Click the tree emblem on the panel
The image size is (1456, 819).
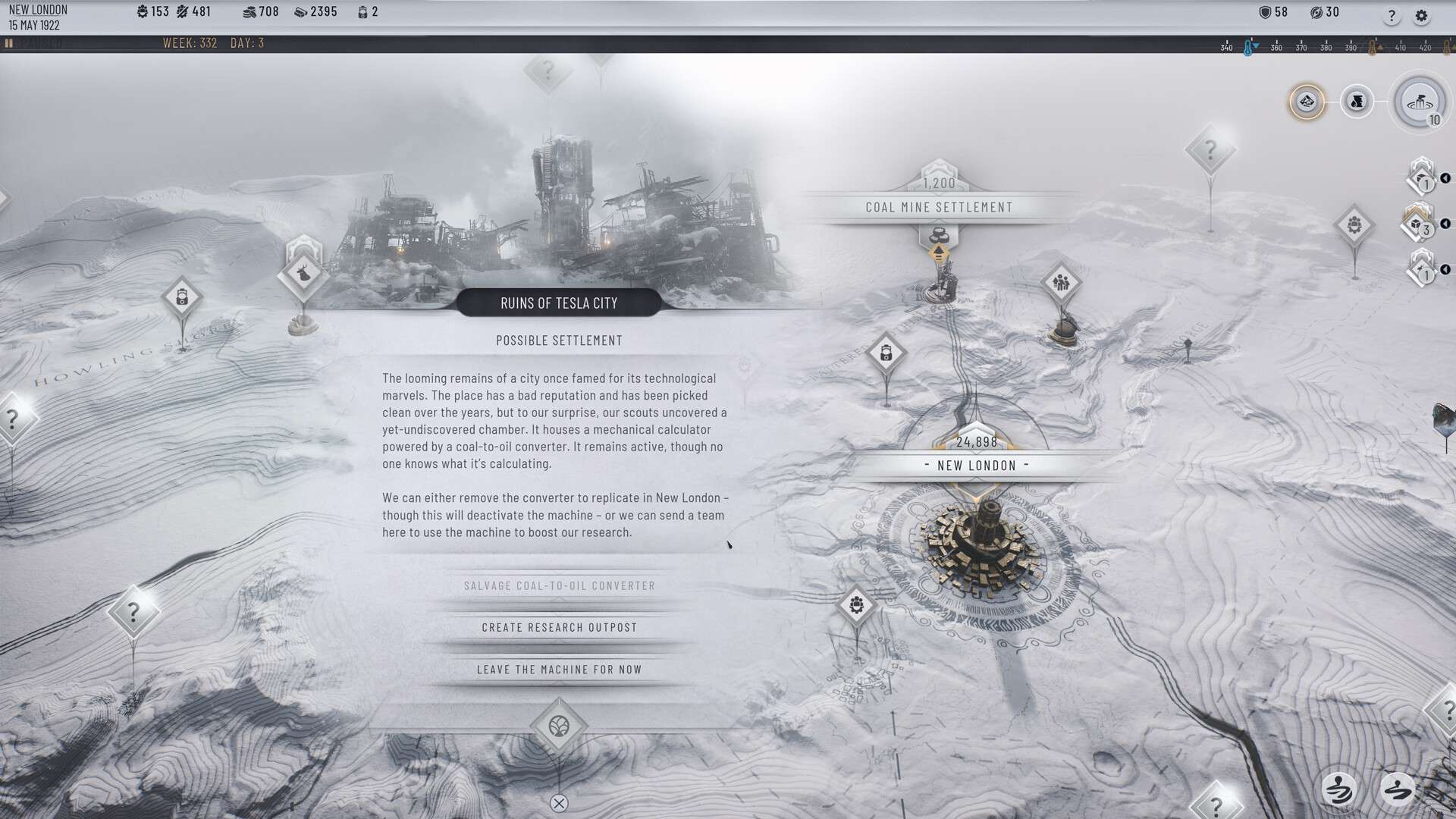559,726
